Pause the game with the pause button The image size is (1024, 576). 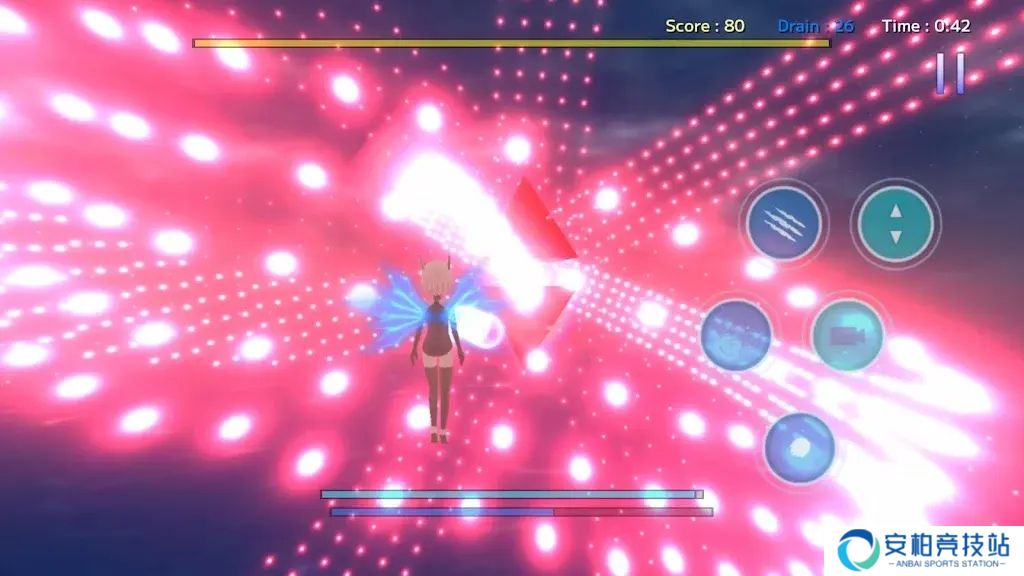[x=950, y=73]
